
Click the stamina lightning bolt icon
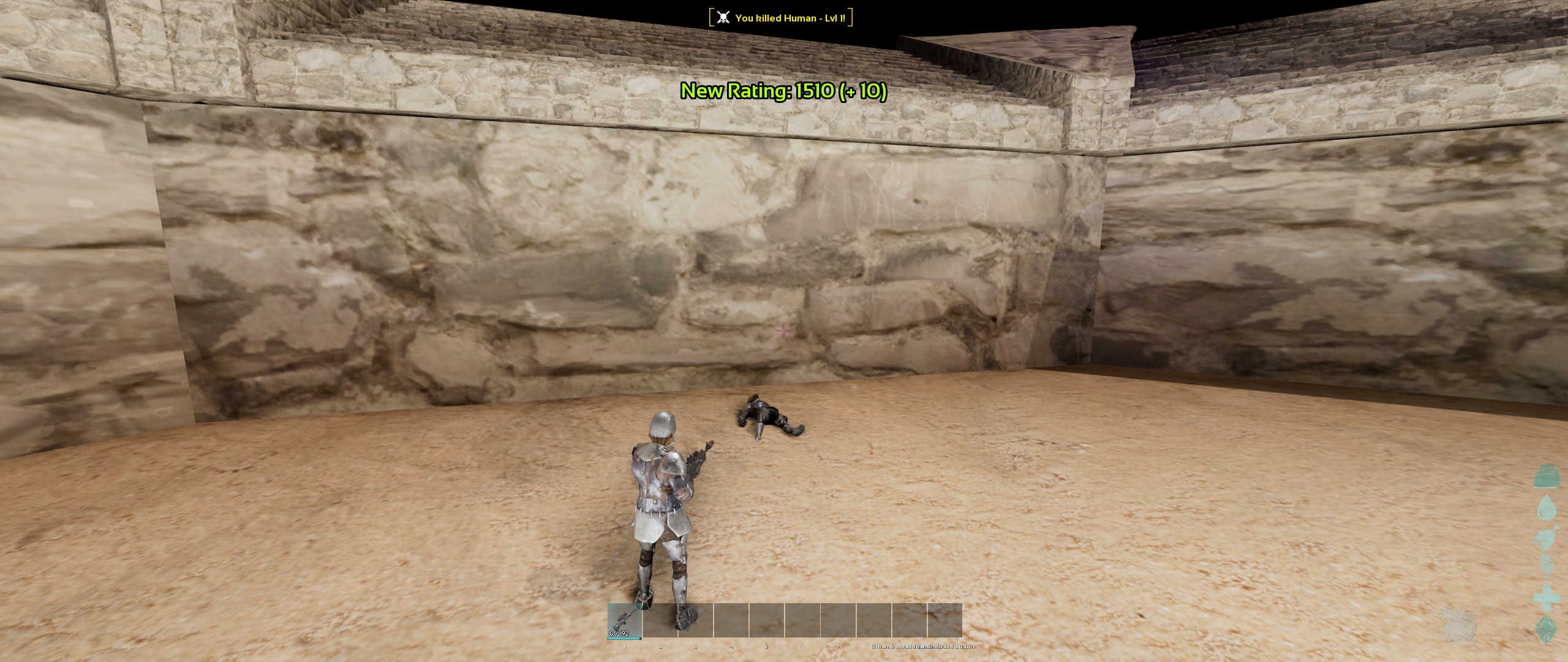(1547, 565)
